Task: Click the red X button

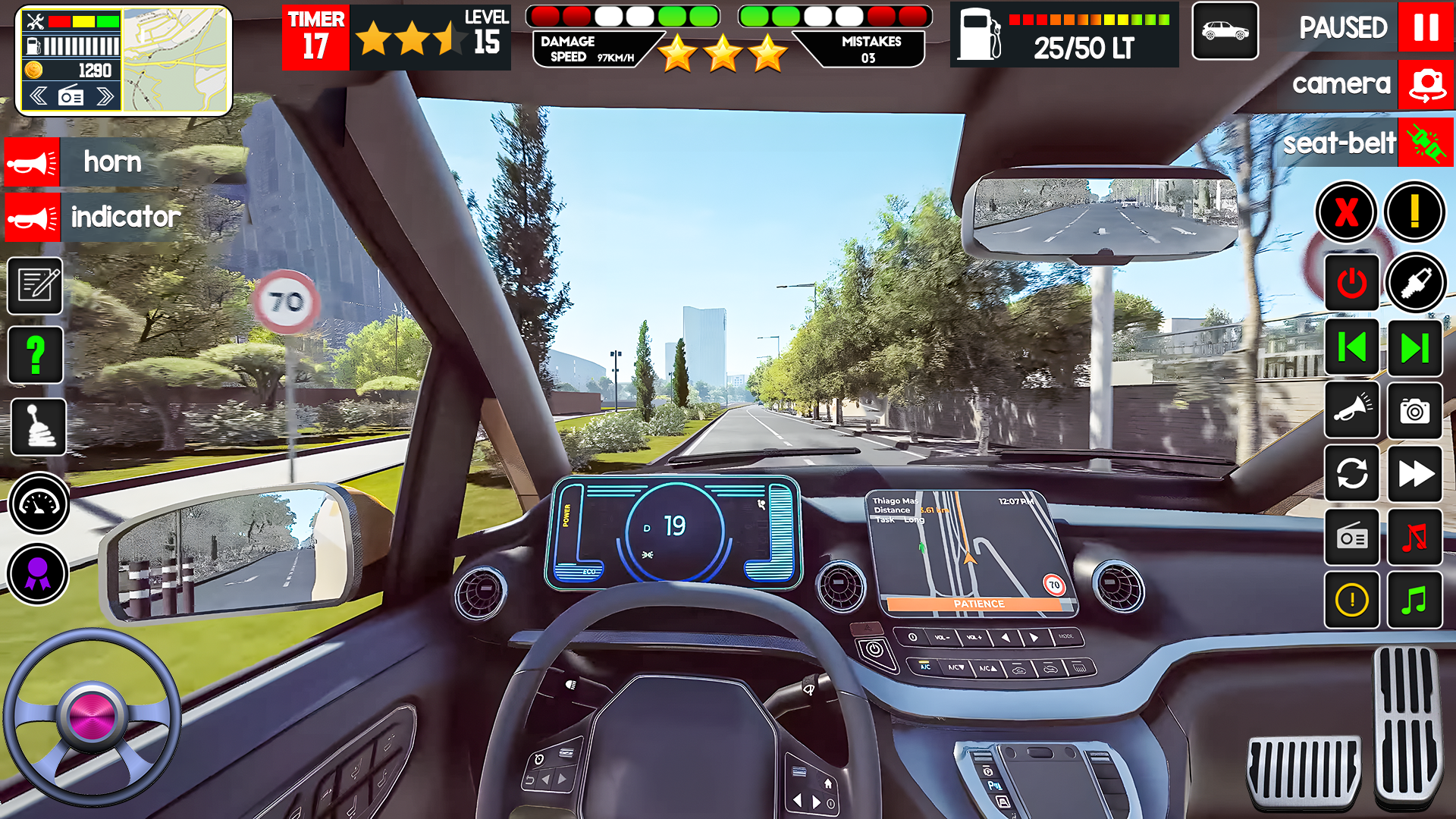Action: pyautogui.click(x=1346, y=212)
